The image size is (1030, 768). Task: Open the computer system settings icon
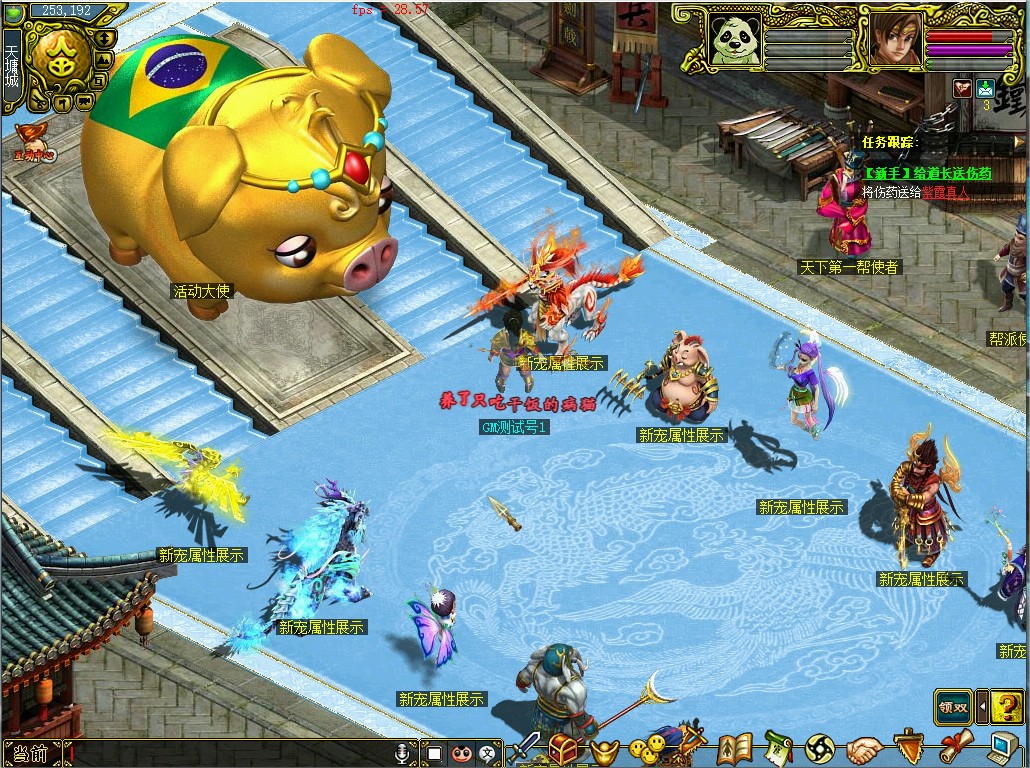click(1004, 748)
